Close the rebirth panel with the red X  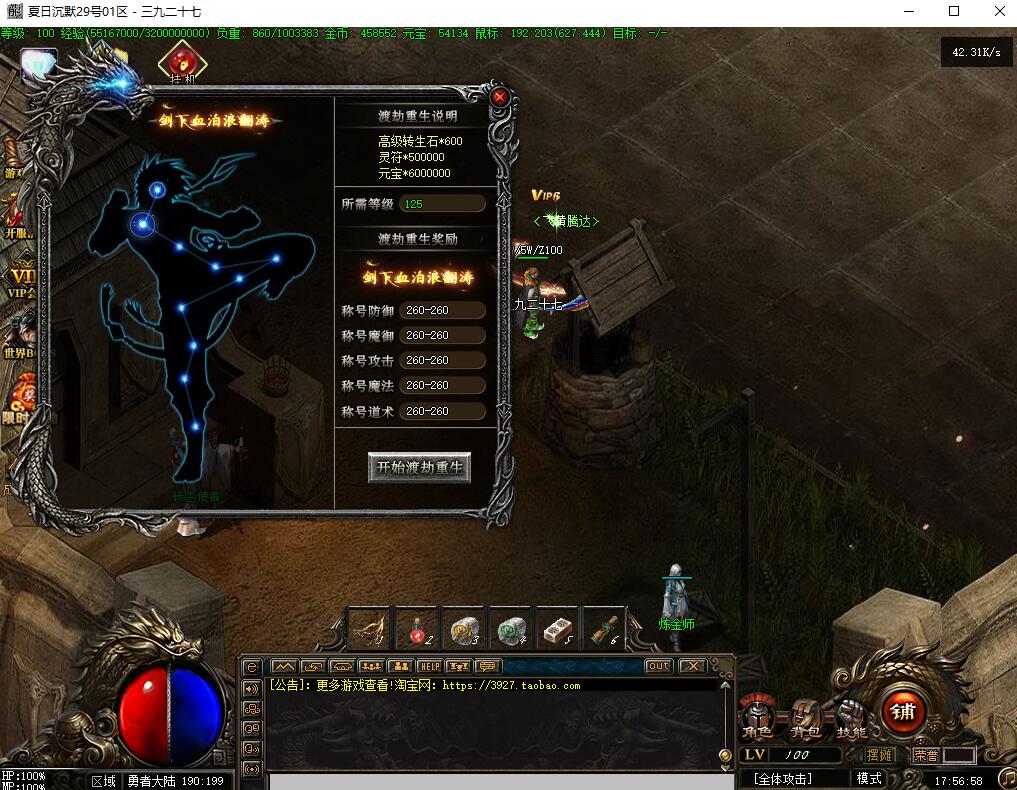pyautogui.click(x=500, y=97)
